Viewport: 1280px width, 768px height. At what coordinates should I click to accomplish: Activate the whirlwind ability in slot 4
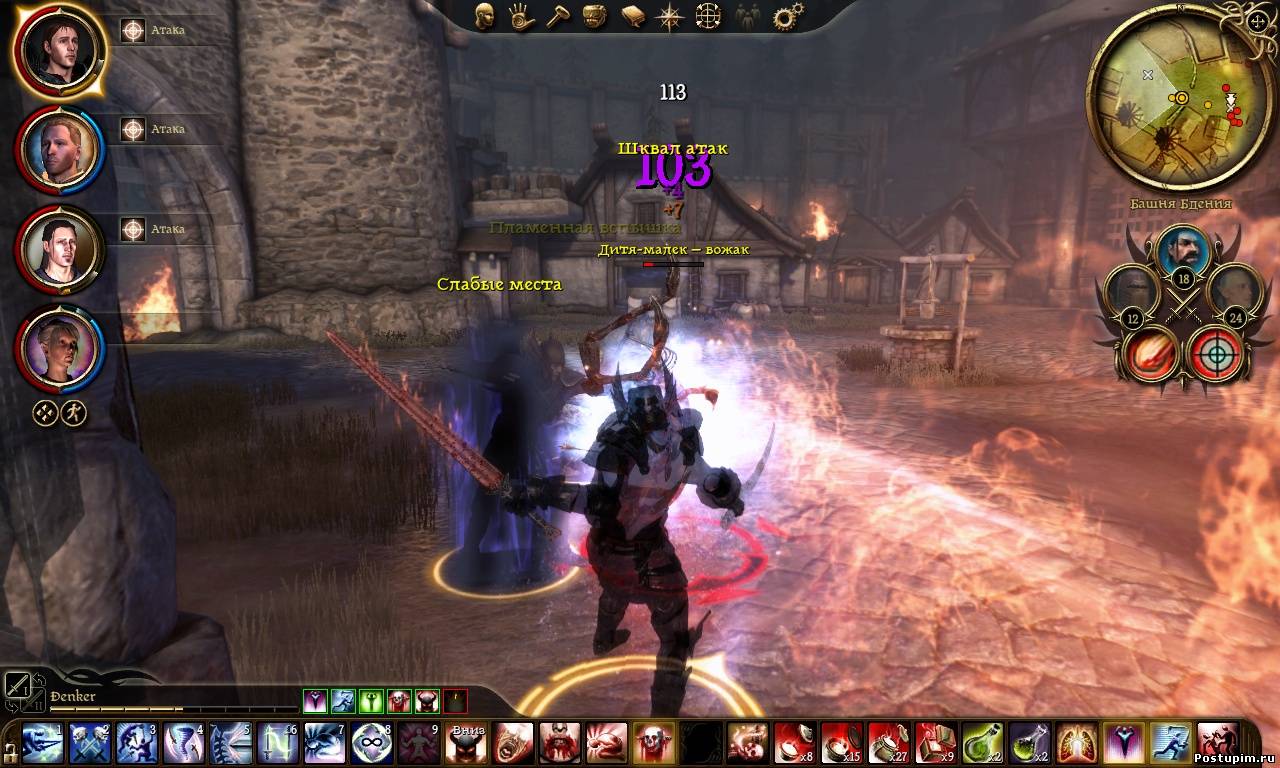183,744
